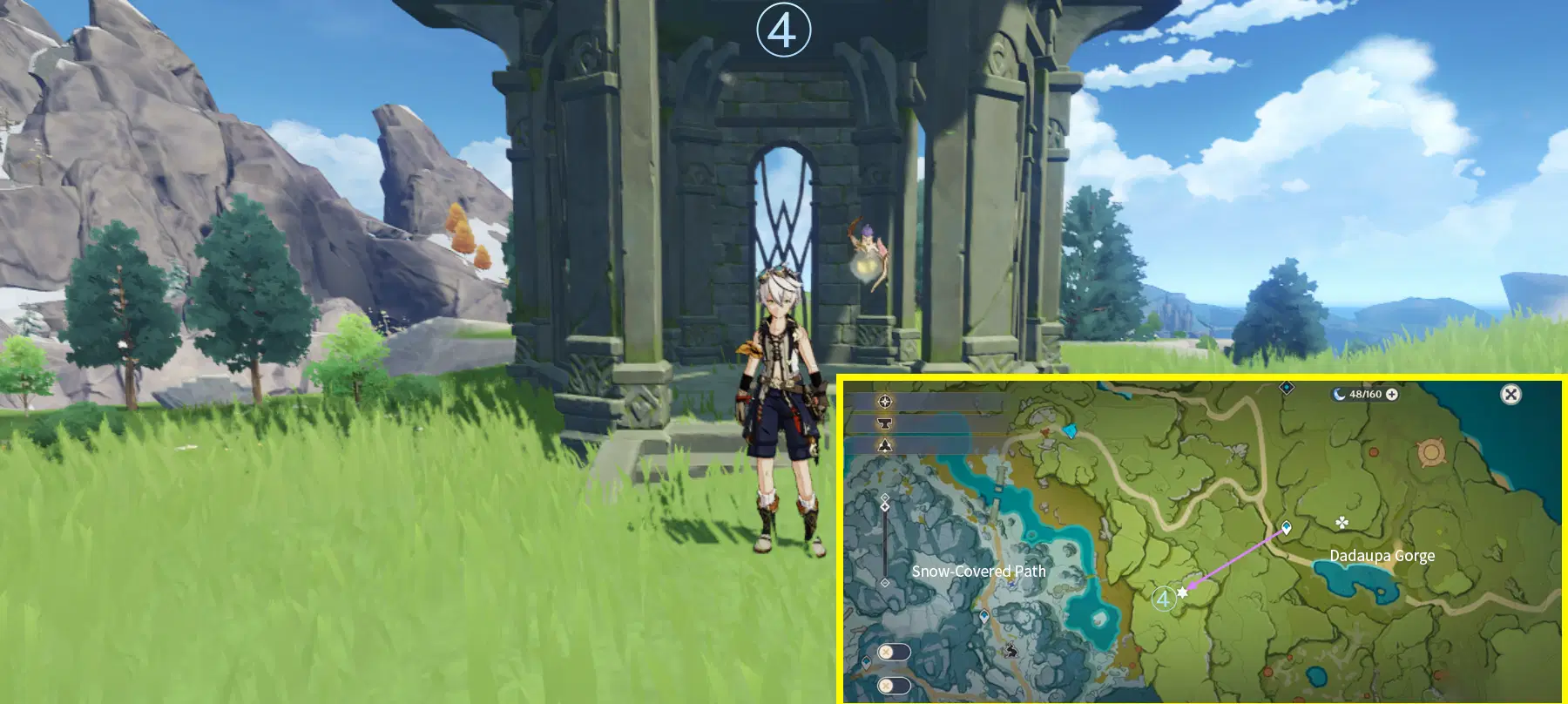Click the blacksmith anvil icon on the map sidebar

(885, 423)
